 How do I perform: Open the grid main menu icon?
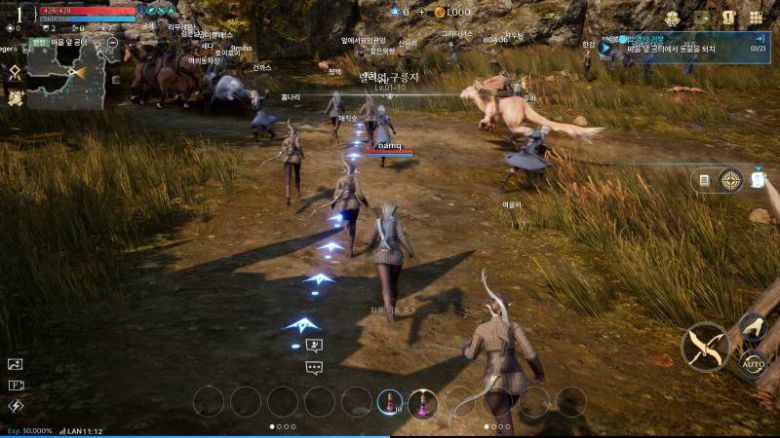click(x=755, y=17)
